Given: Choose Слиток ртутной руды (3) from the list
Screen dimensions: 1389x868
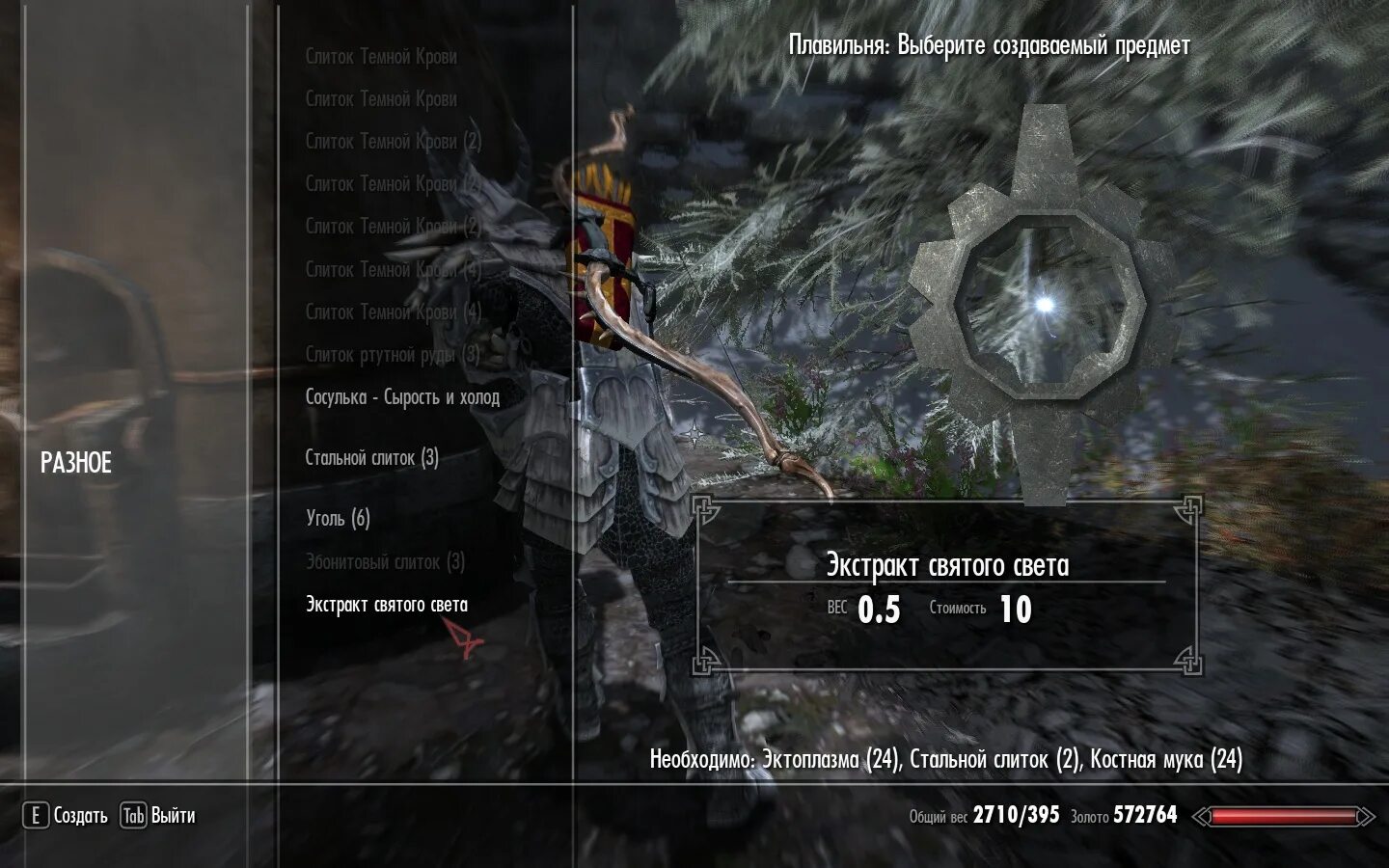Looking at the screenshot, I should point(393,355).
